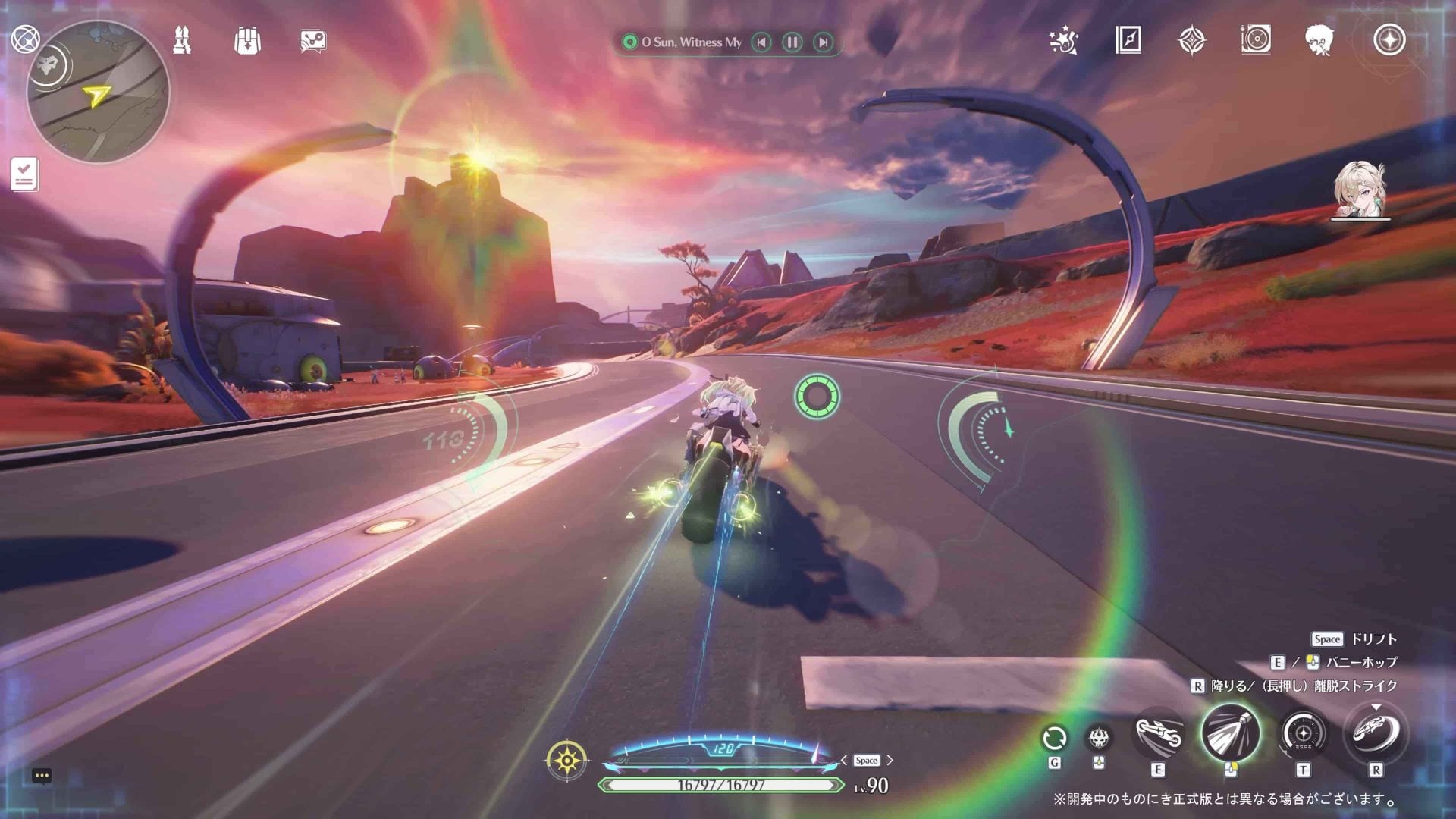Open the character head profile icon

point(1319,39)
